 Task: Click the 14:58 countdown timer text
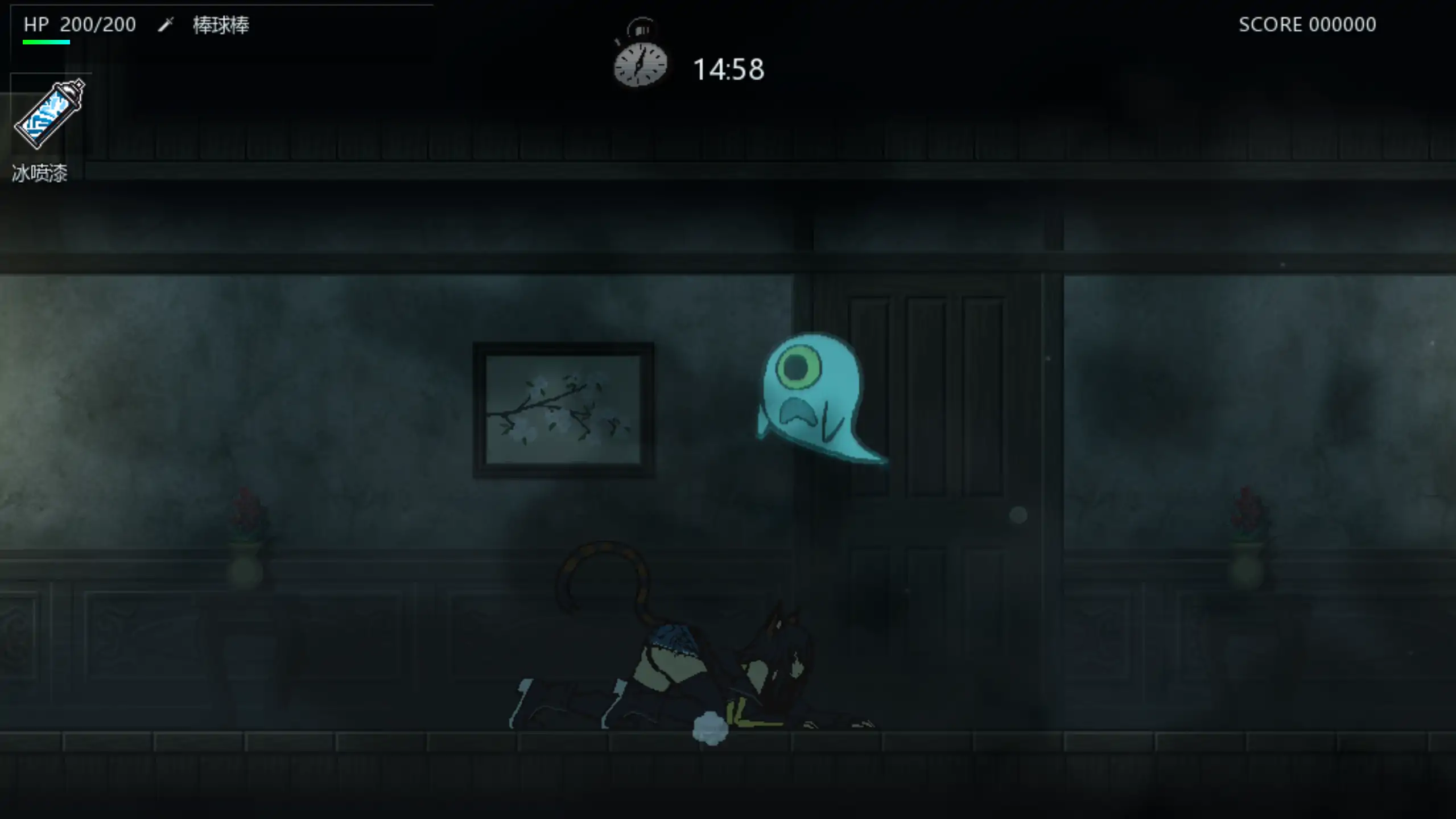(727, 68)
